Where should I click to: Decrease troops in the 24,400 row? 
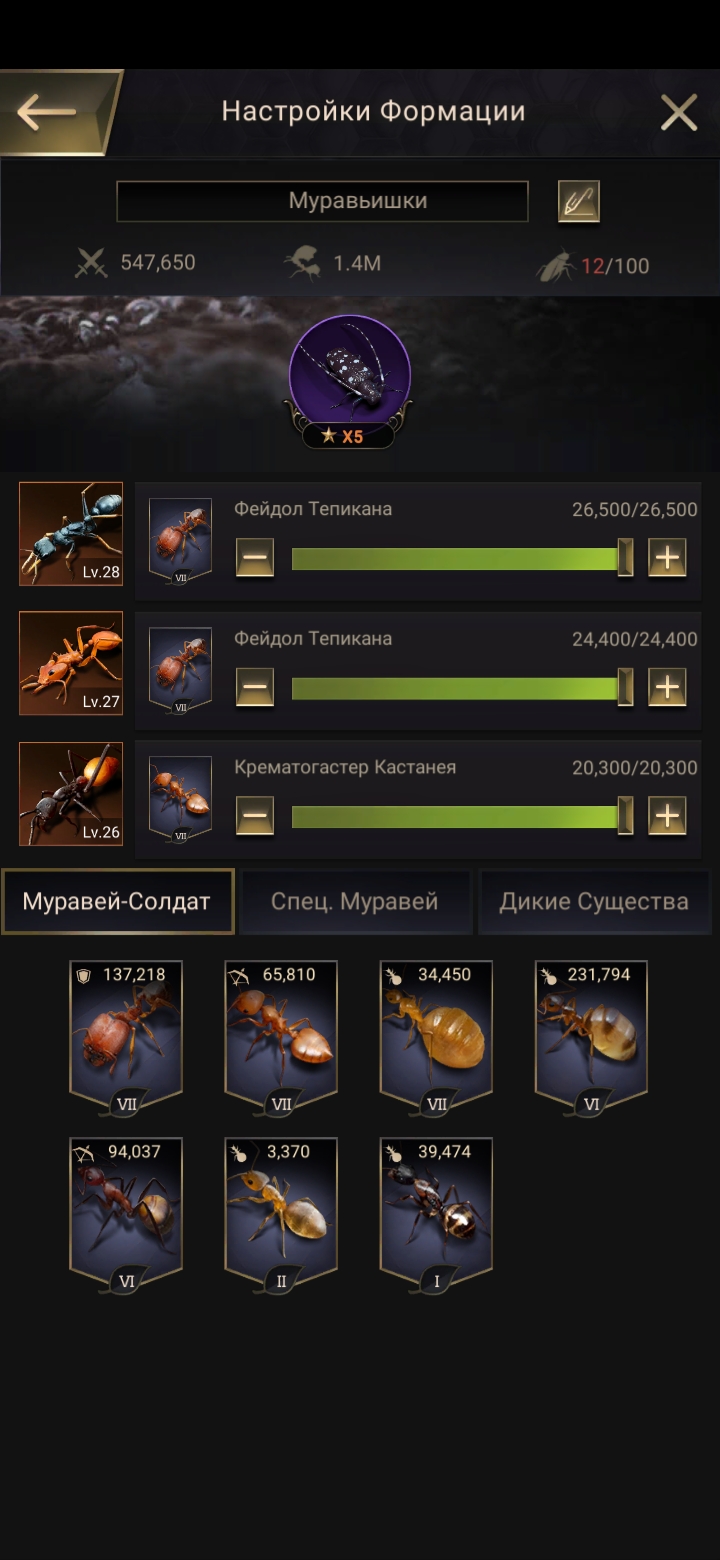[255, 687]
